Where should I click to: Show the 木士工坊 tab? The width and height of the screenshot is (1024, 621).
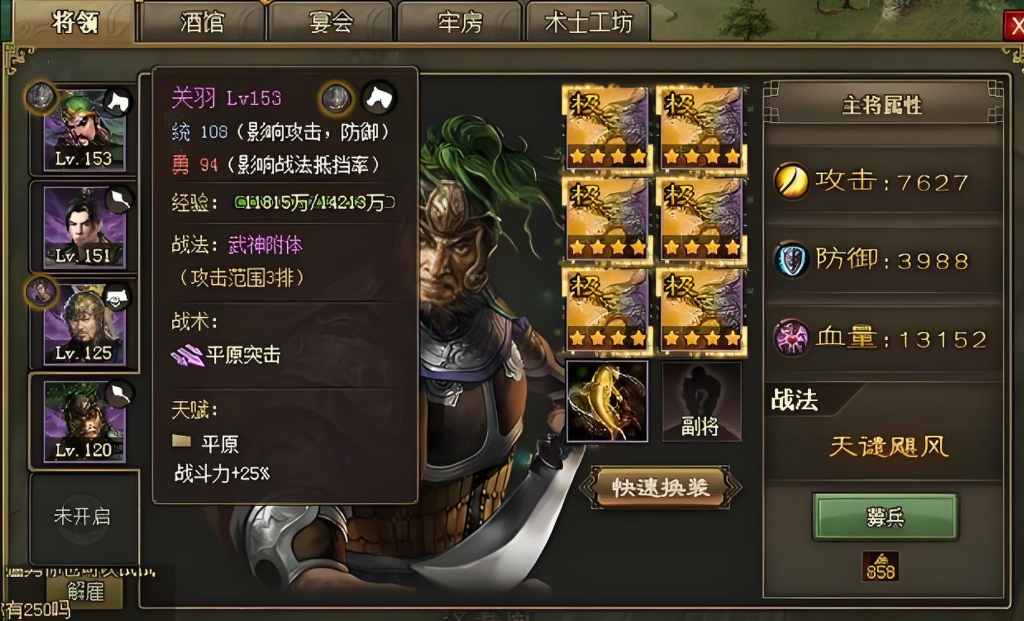pyautogui.click(x=588, y=22)
